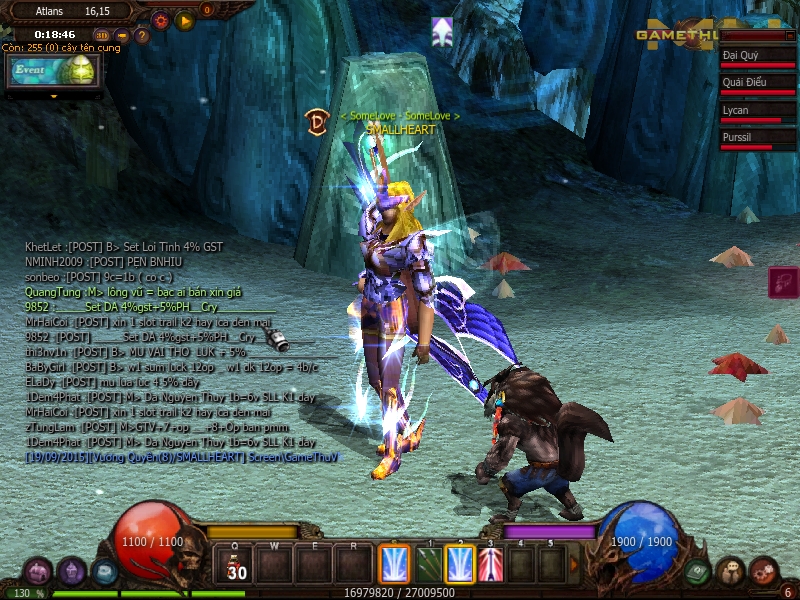Open the question mark help button
Image resolution: width=800 pixels, height=600 pixels.
click(142, 36)
